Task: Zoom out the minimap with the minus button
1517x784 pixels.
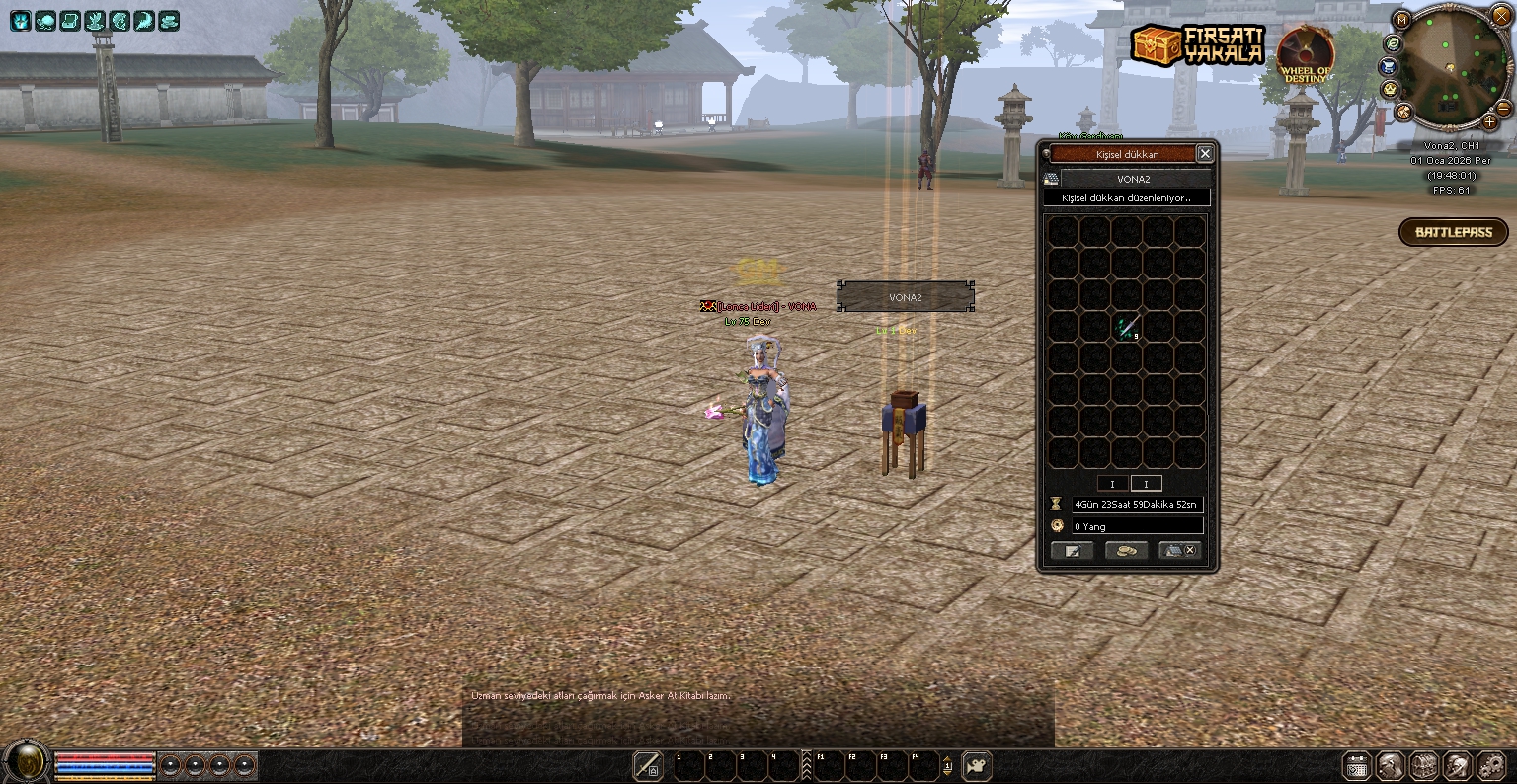Action: (x=1503, y=108)
